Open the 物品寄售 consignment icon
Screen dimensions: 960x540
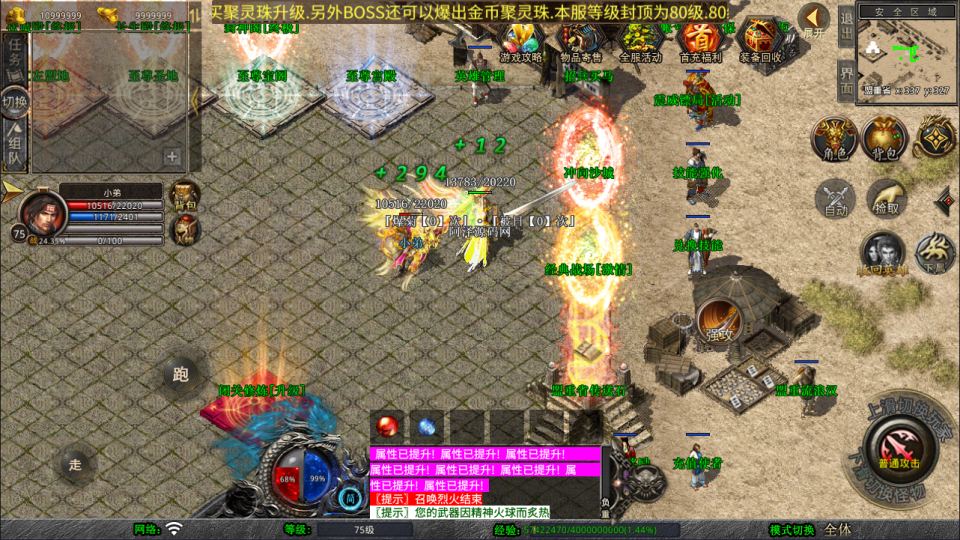click(x=581, y=40)
